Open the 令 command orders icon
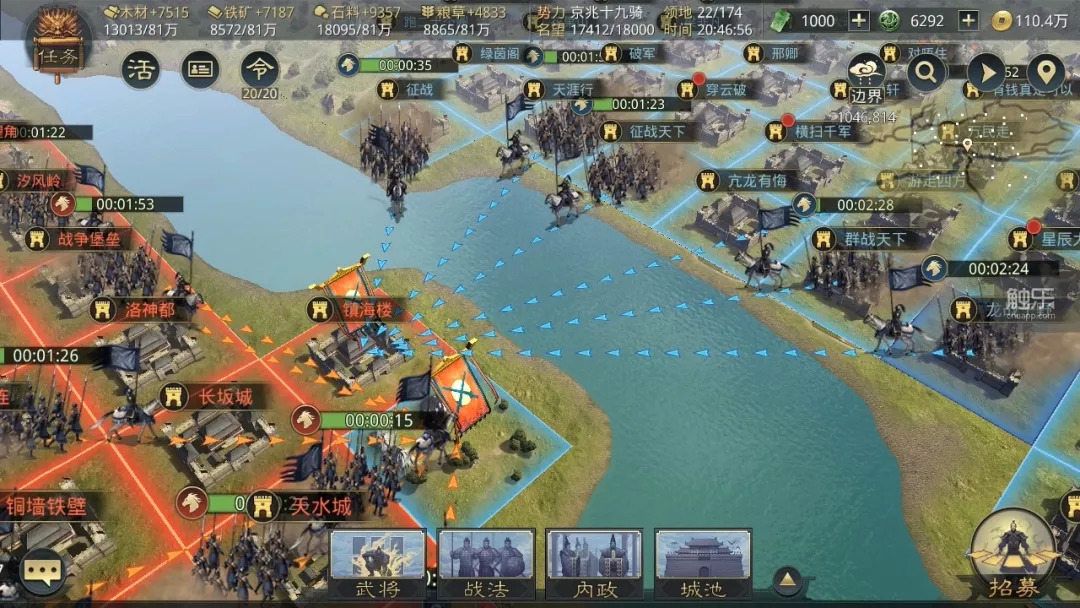 (260, 70)
